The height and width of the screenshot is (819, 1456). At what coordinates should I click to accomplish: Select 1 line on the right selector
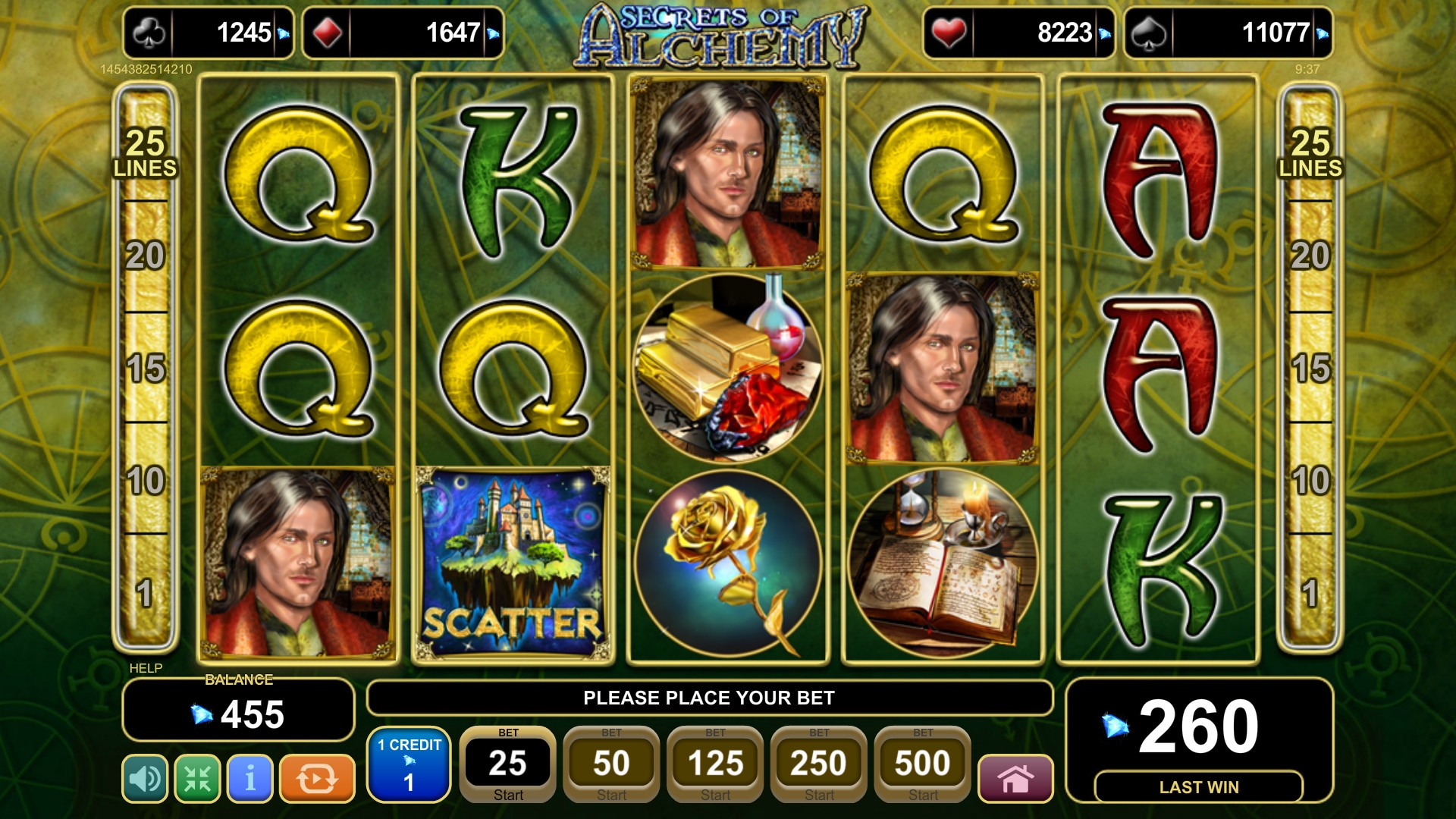coord(1310,593)
